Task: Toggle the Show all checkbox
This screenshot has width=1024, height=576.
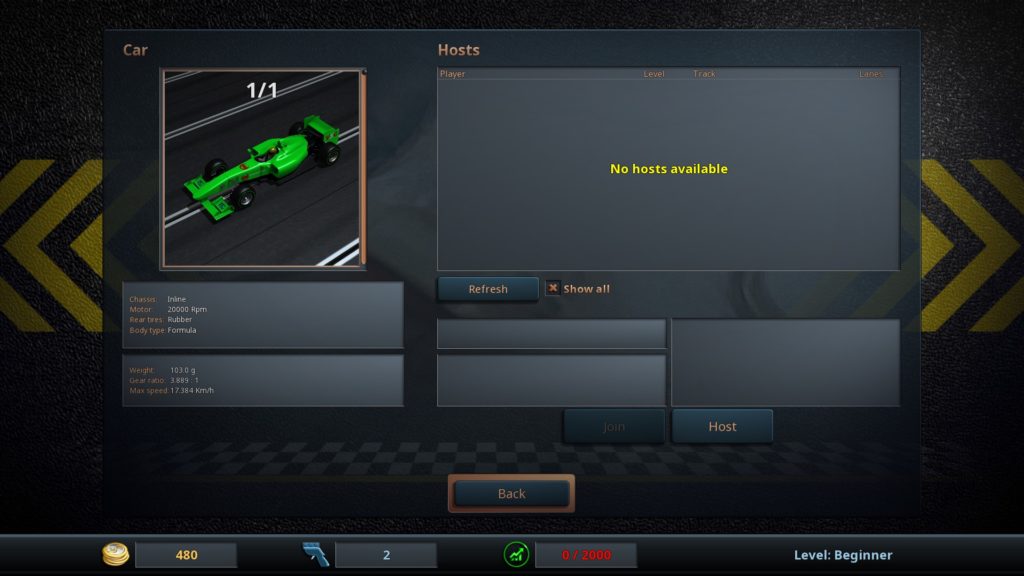Action: click(x=552, y=288)
